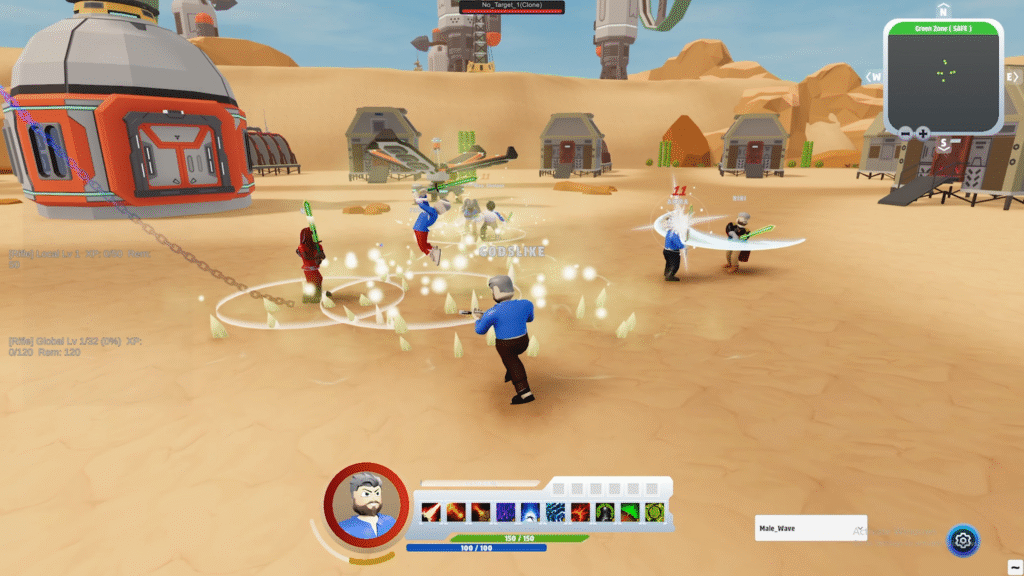Trigger the red cracks ability
The width and height of the screenshot is (1024, 576).
tap(580, 512)
